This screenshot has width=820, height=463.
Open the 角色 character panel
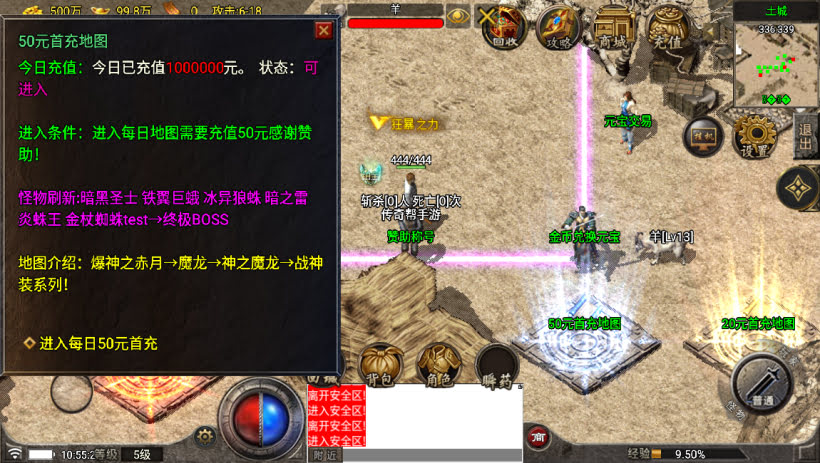coord(436,365)
